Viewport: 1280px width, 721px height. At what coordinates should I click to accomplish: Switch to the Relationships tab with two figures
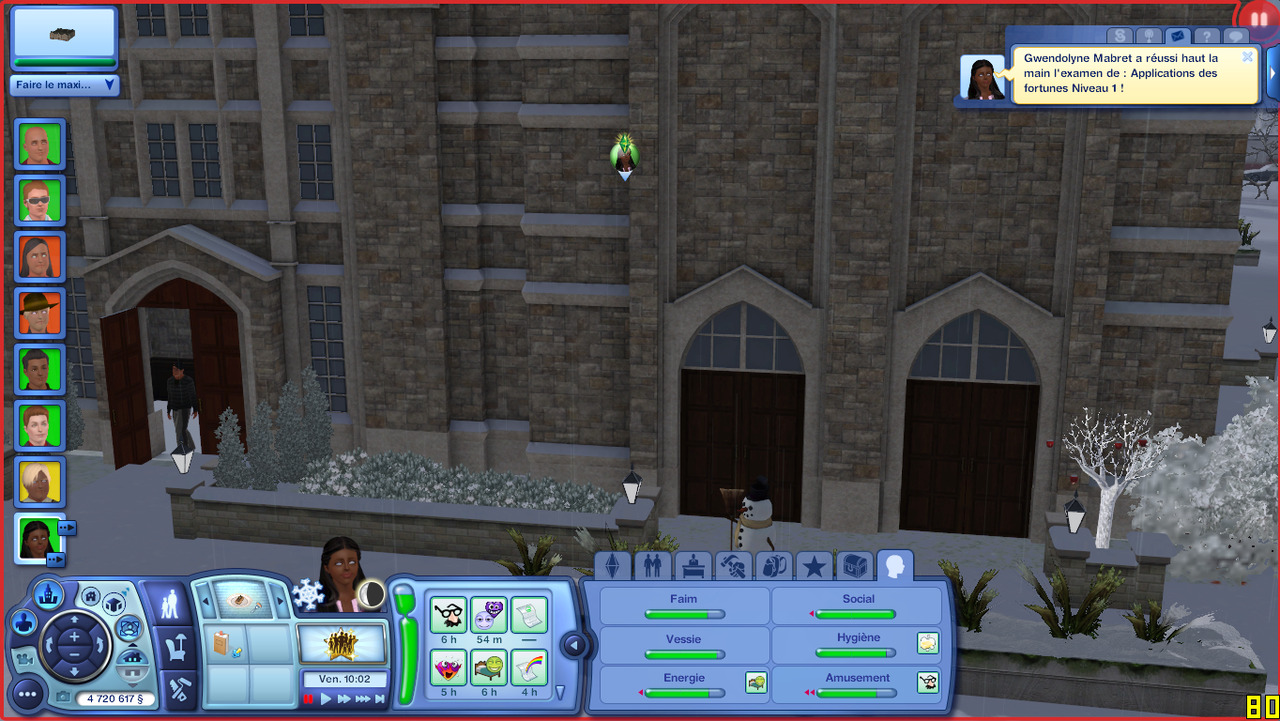[x=653, y=567]
